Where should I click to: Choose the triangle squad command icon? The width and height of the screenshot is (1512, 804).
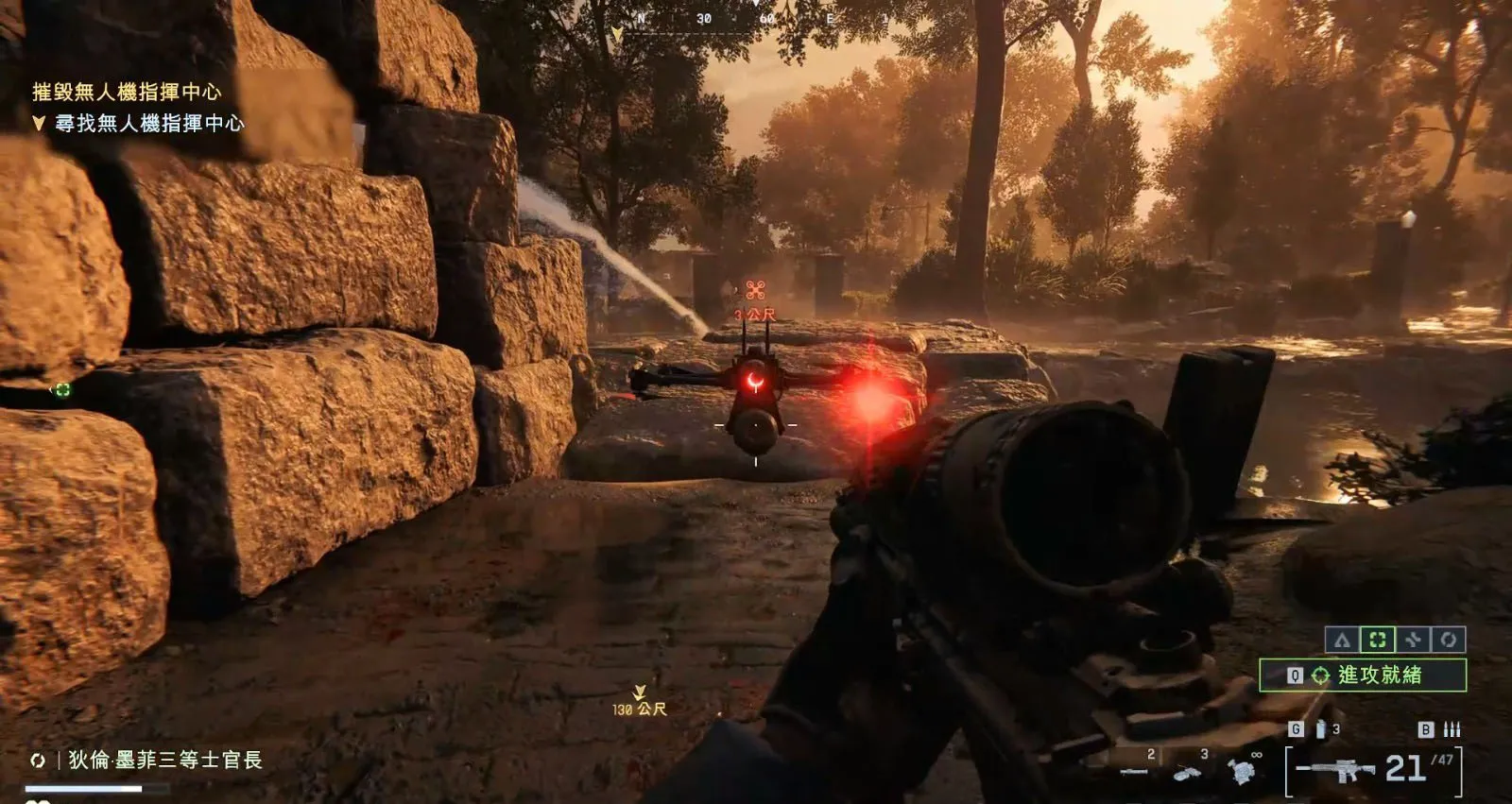pos(1342,640)
